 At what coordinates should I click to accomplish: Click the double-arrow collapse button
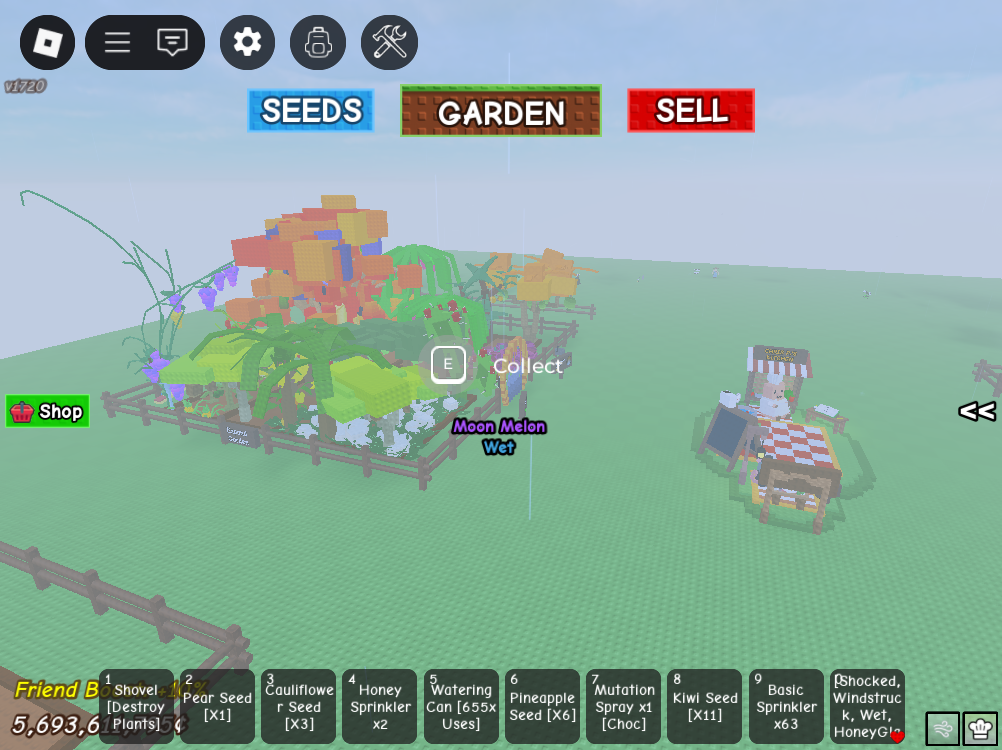977,411
